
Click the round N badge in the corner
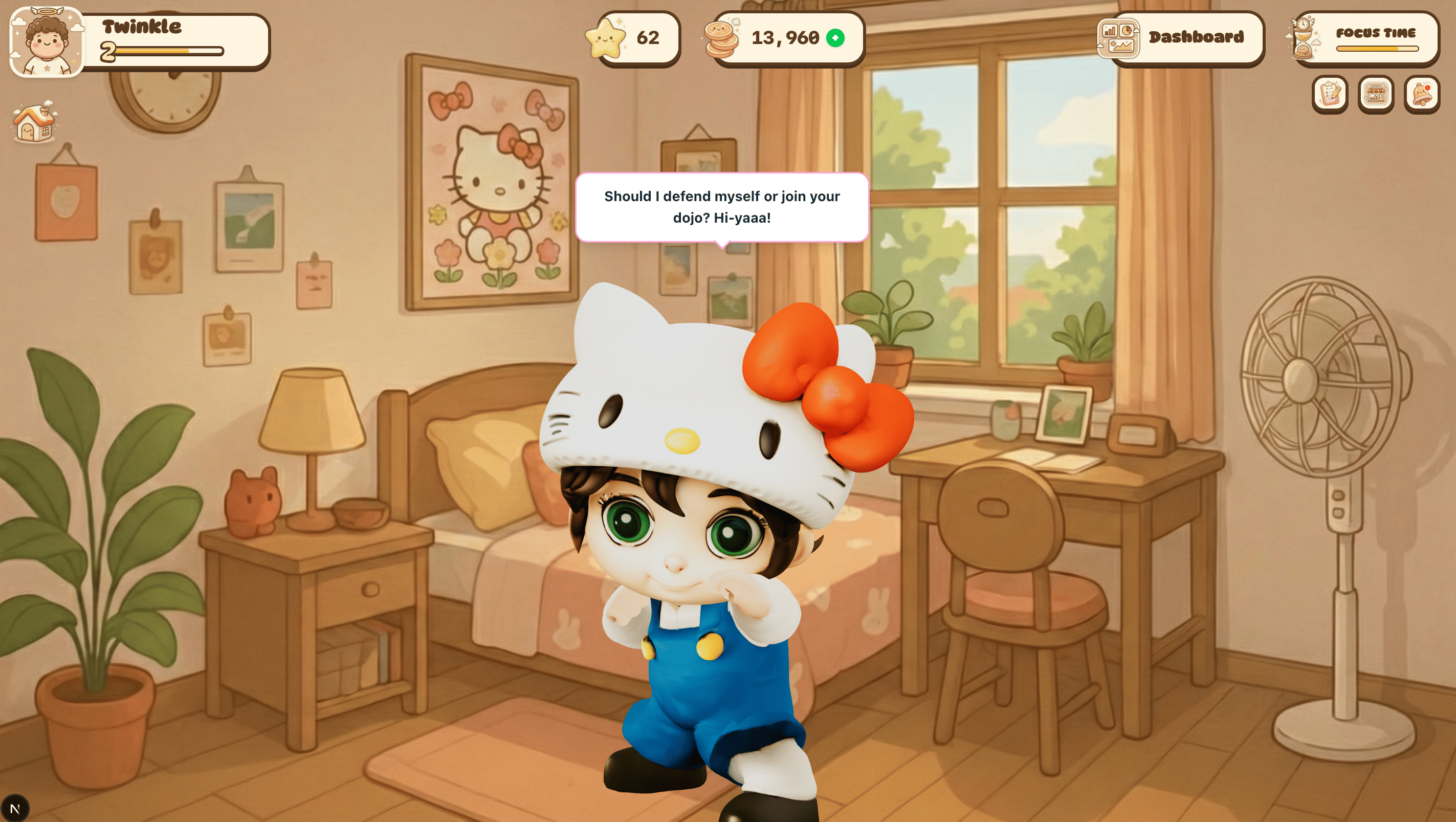pyautogui.click(x=15, y=808)
